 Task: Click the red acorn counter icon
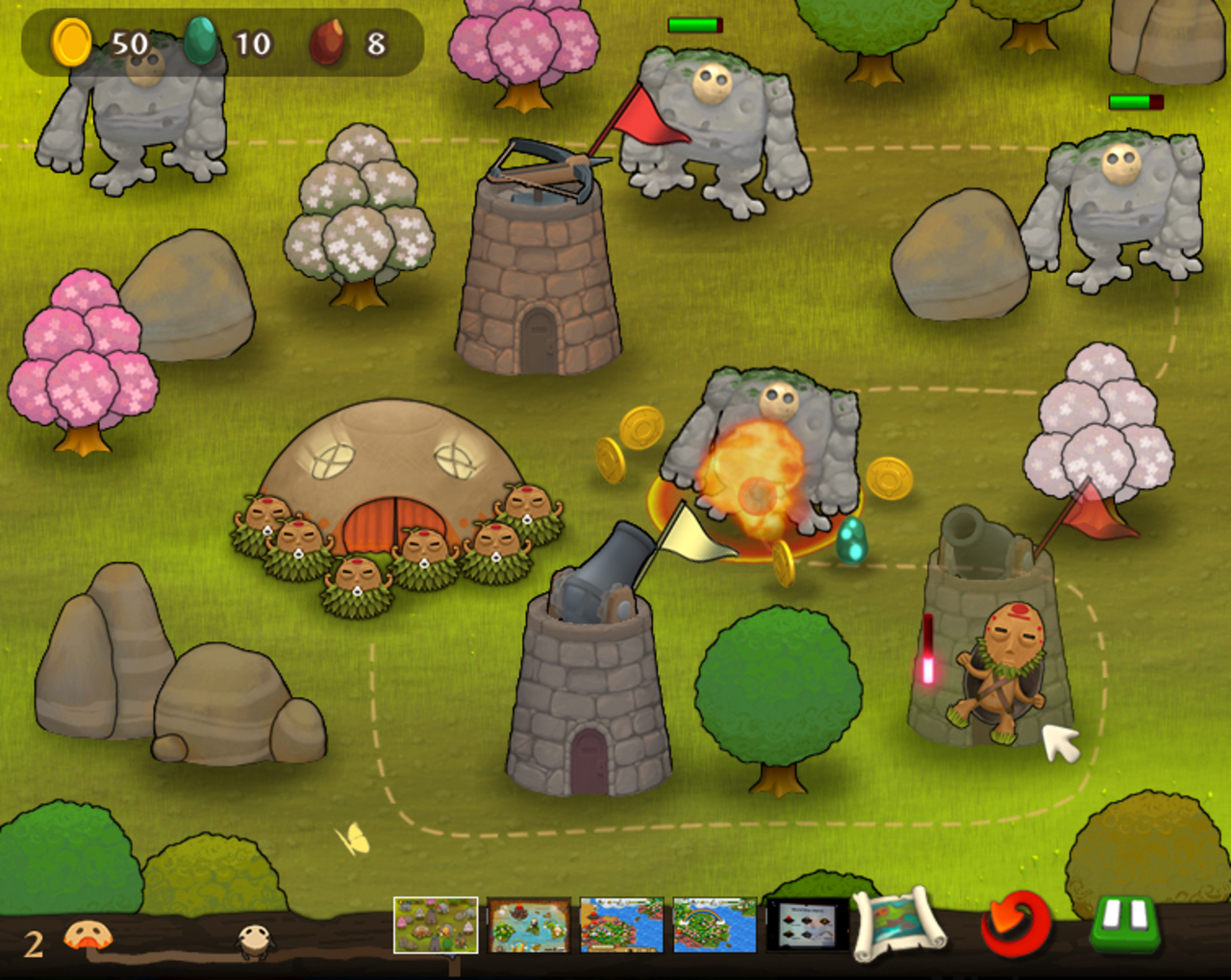(326, 42)
